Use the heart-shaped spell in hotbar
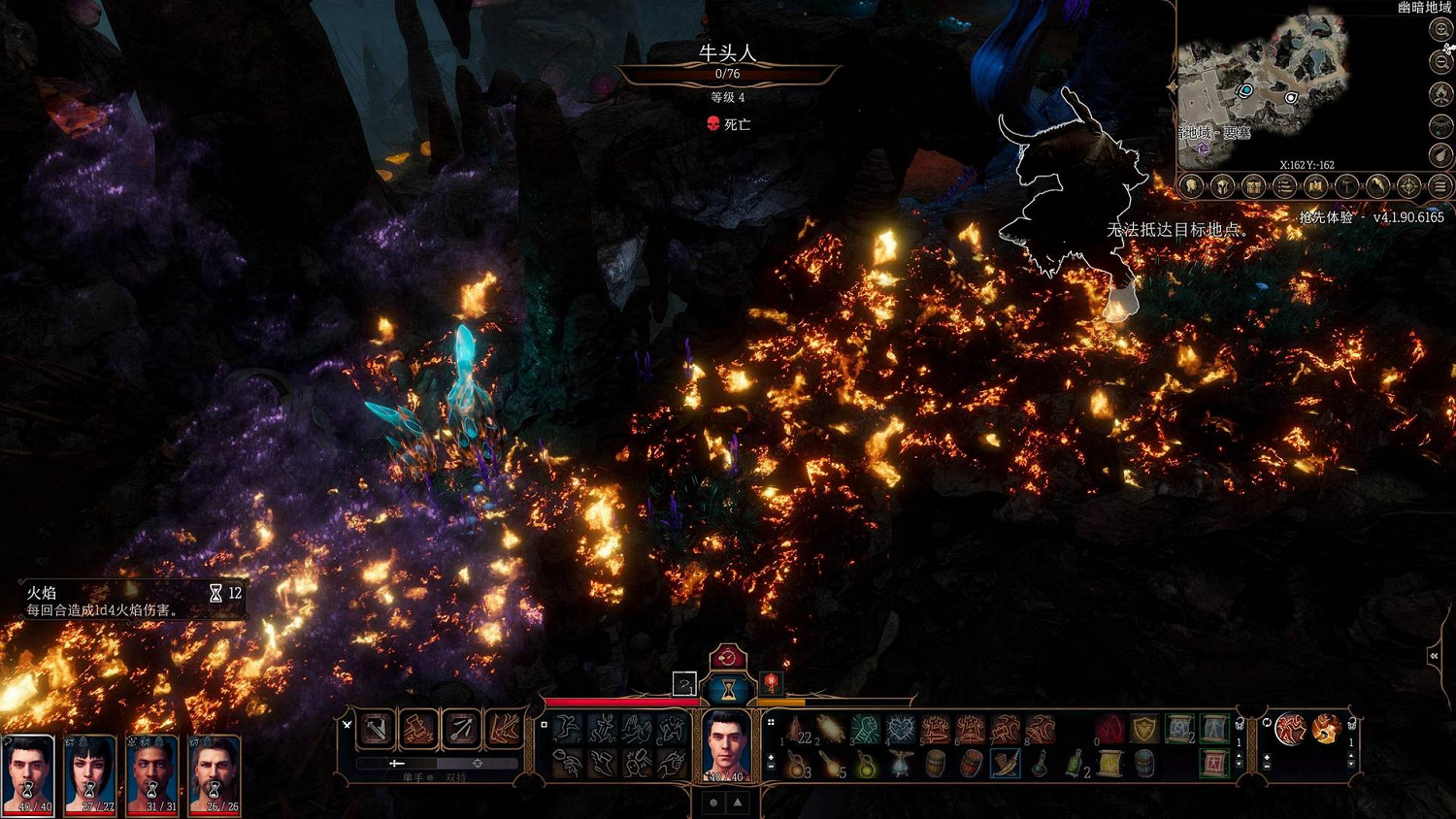 point(901,729)
